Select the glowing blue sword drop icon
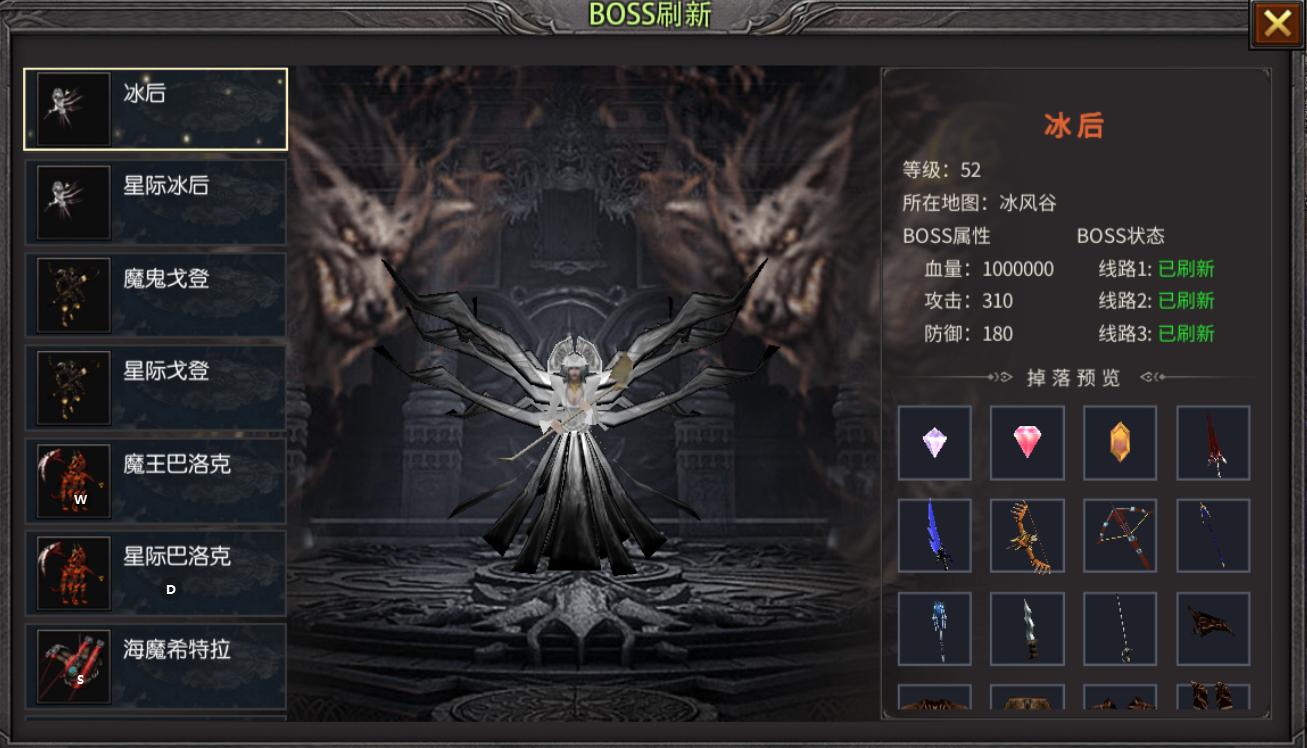Screen dimensions: 1307x748 coord(934,535)
